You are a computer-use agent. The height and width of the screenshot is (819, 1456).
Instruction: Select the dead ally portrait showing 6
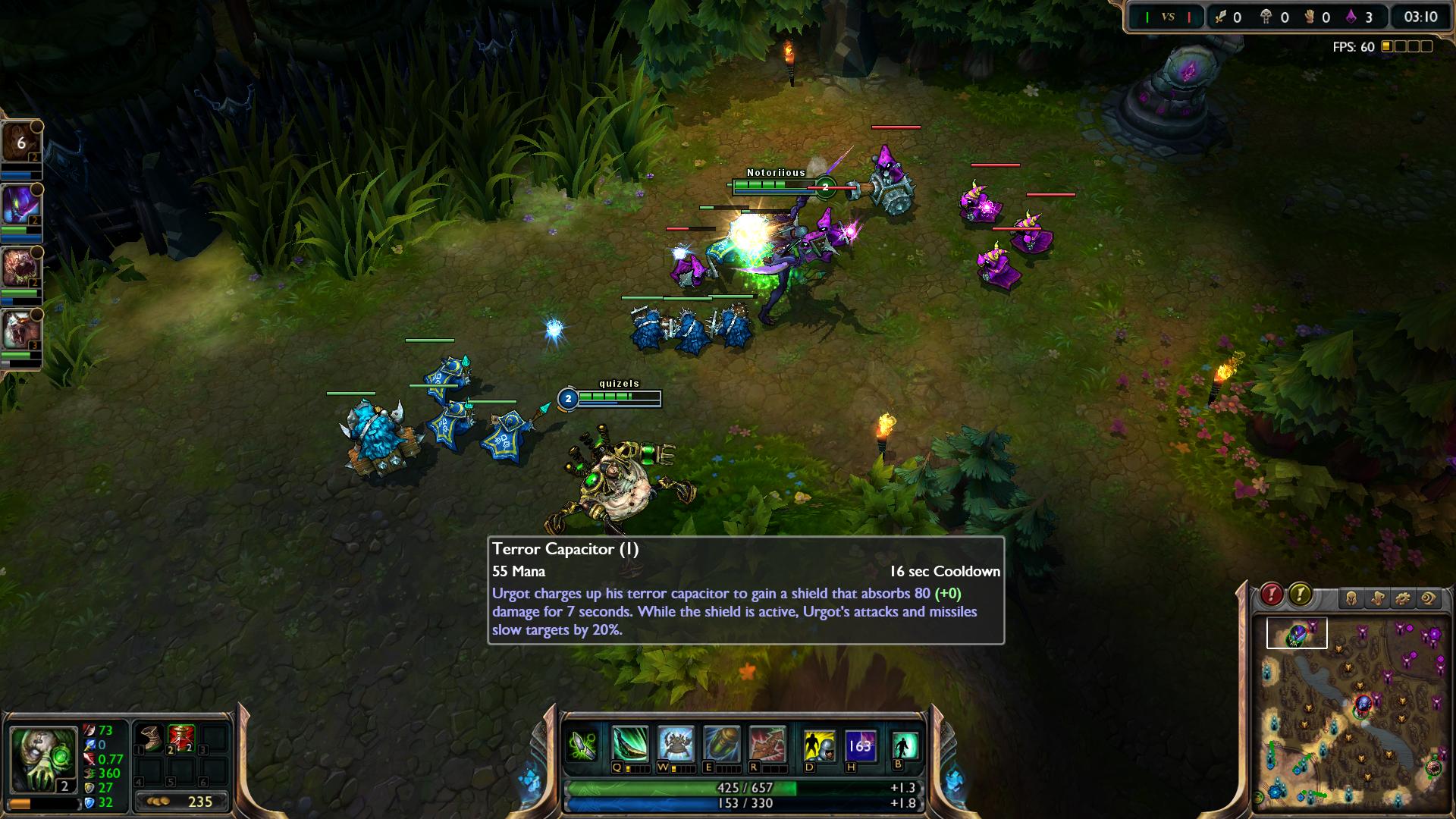(20, 143)
